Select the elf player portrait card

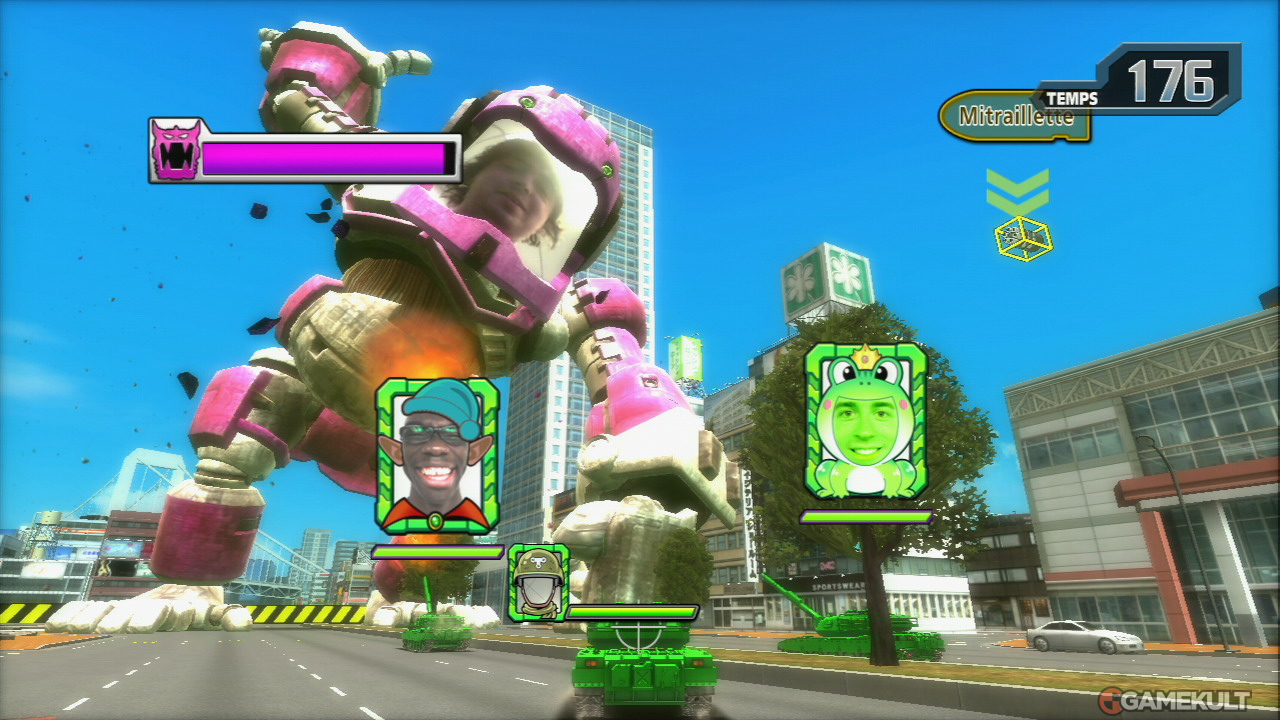point(437,455)
